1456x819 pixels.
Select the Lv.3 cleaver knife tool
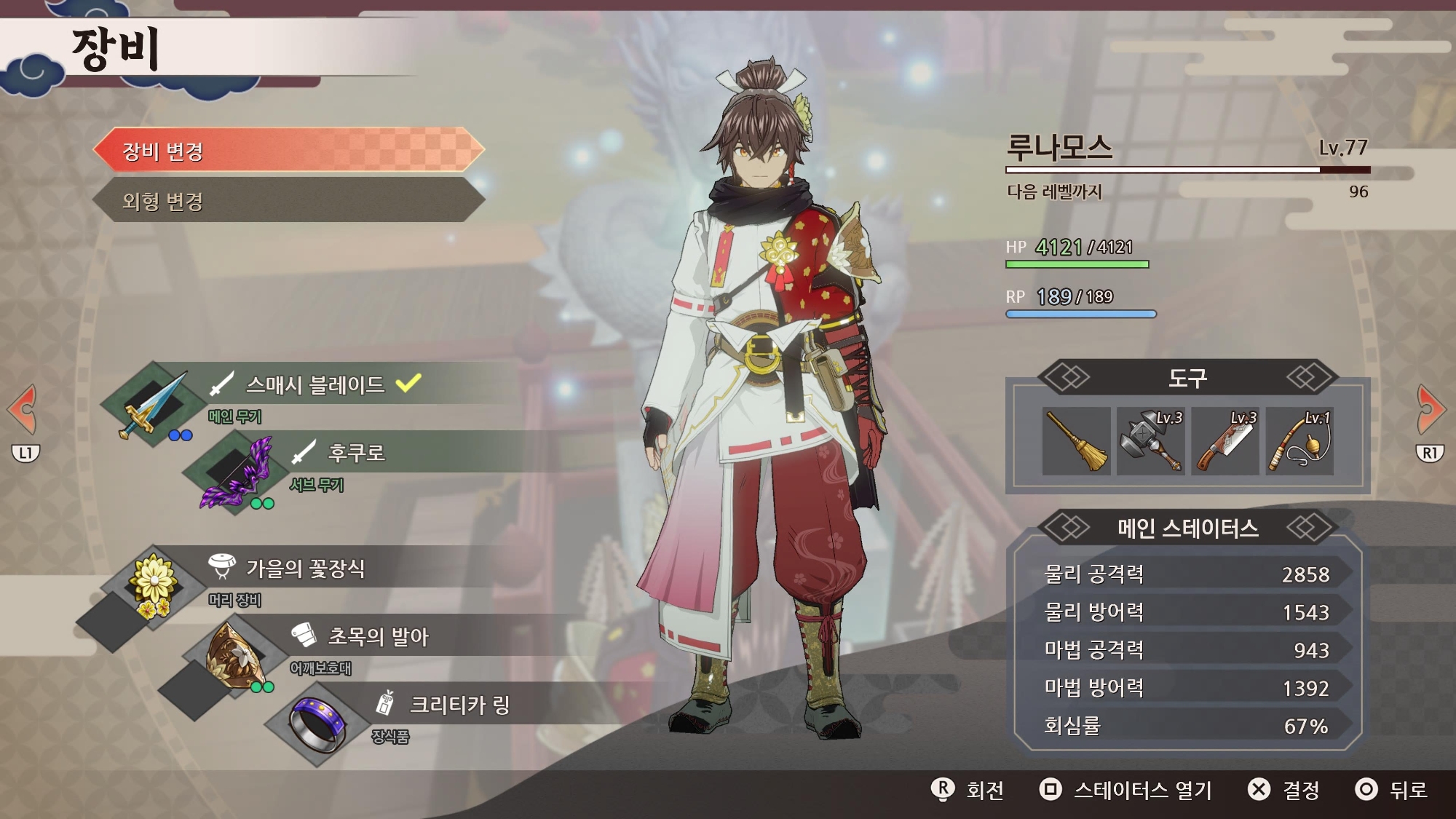pyautogui.click(x=1225, y=441)
